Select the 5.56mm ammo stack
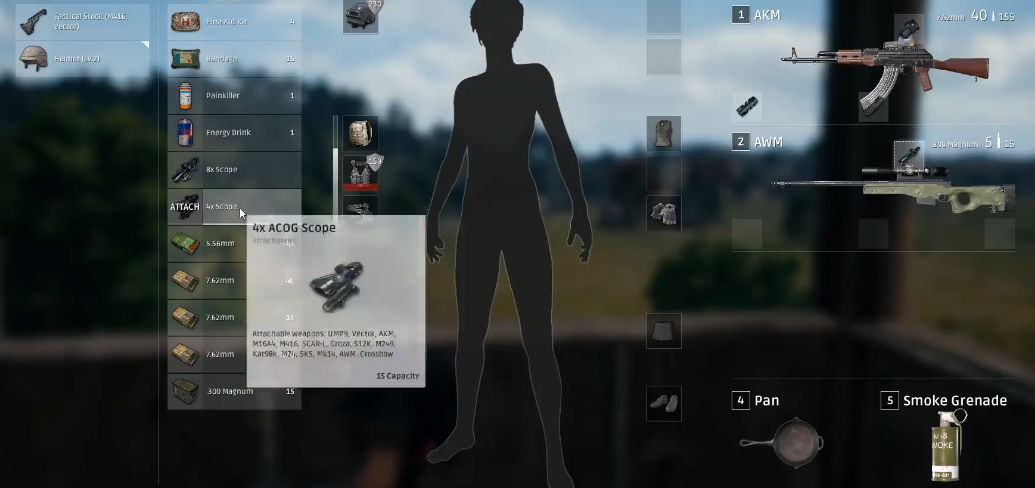 [x=234, y=244]
